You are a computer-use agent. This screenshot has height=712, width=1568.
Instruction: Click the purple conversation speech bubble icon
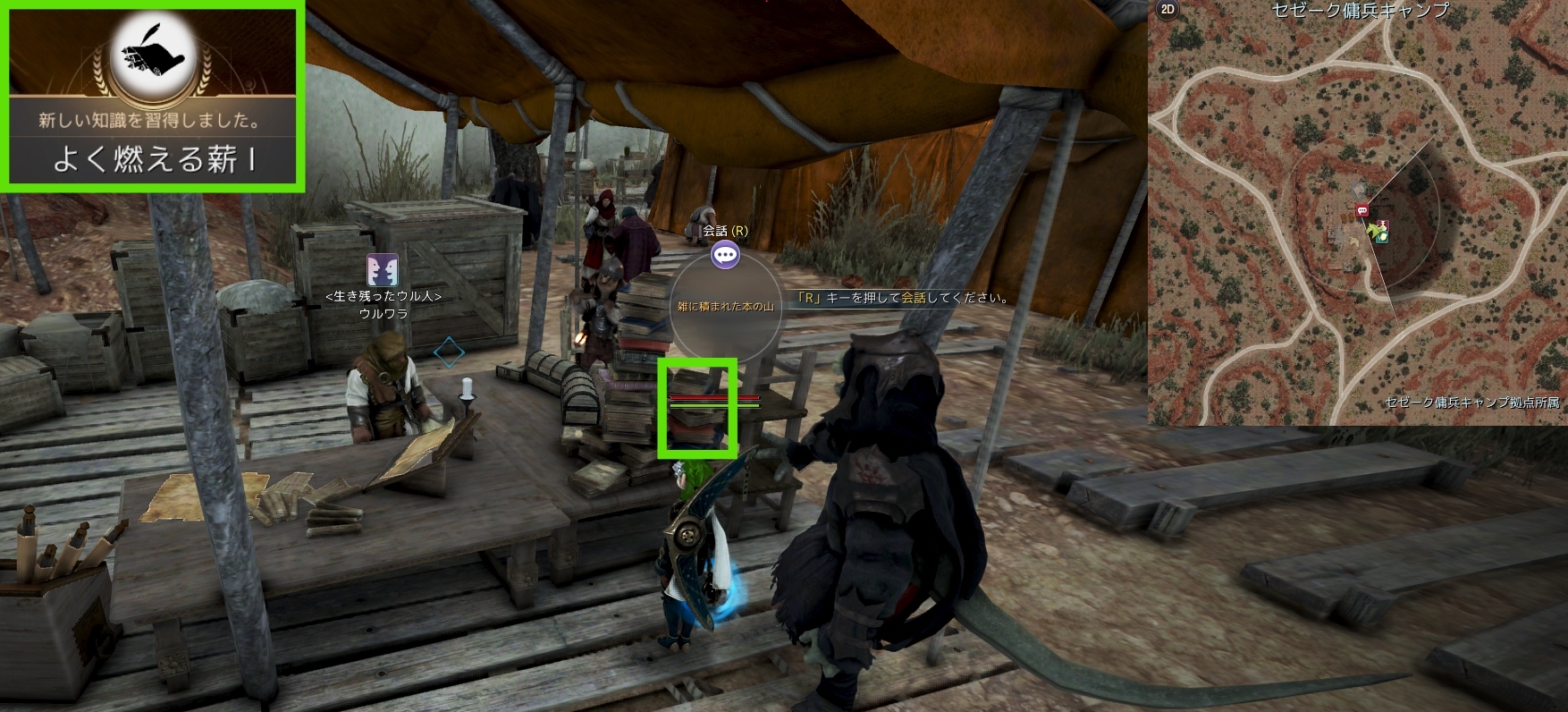725,256
